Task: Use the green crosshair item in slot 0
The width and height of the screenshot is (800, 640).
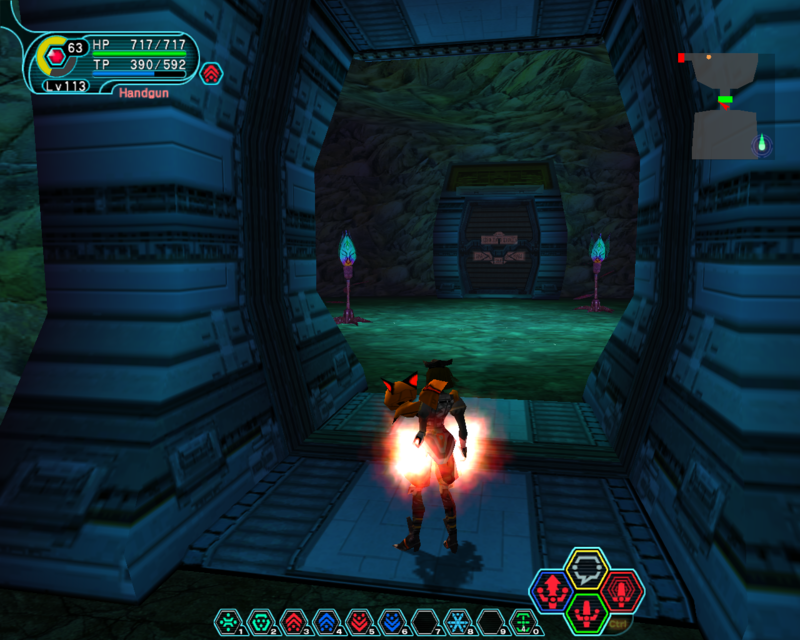Action: [523, 621]
